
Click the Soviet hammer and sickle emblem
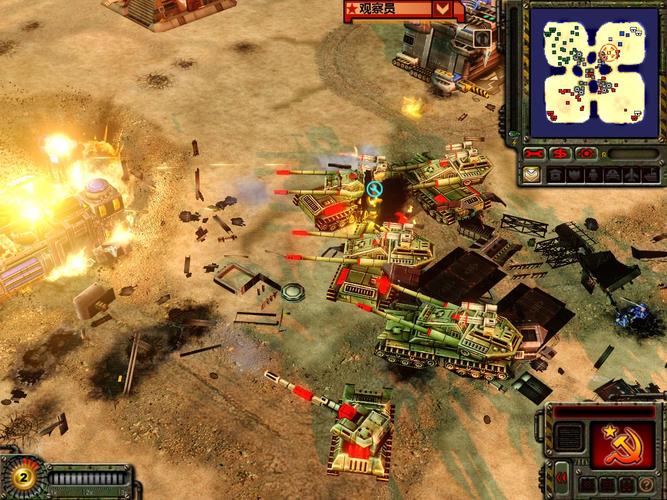(622, 444)
